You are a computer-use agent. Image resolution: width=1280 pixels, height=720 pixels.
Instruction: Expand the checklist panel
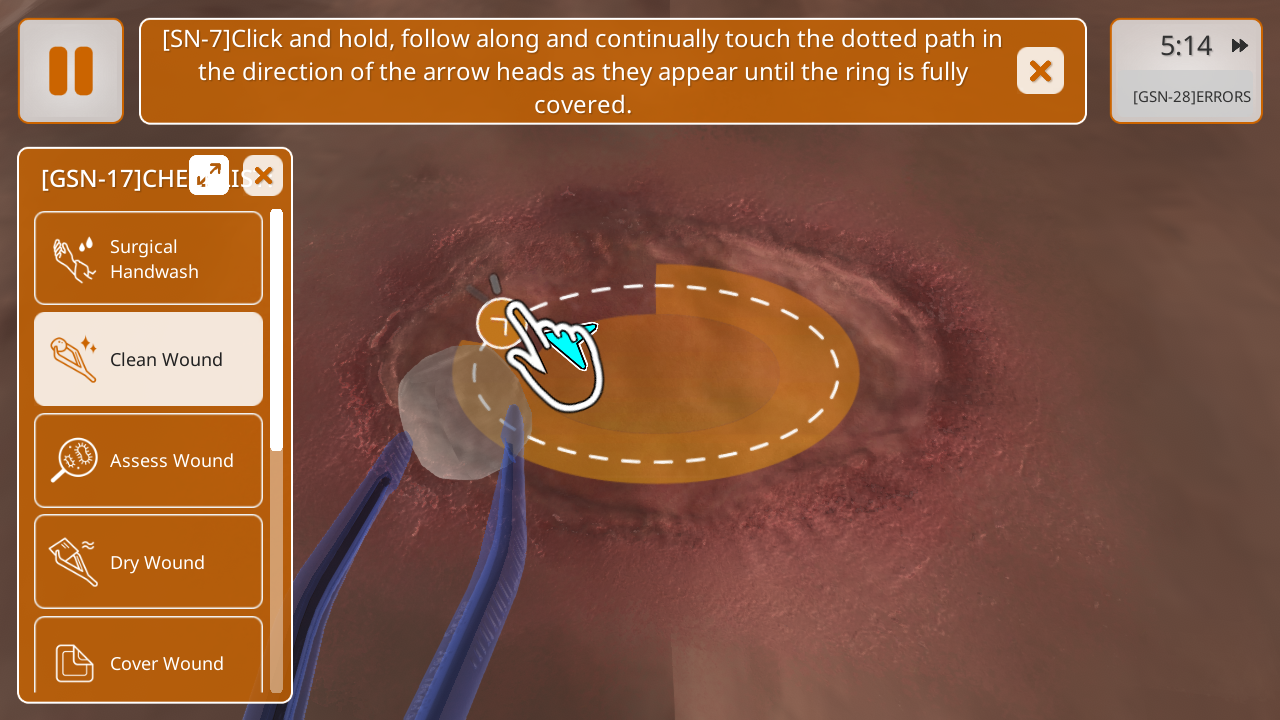209,175
